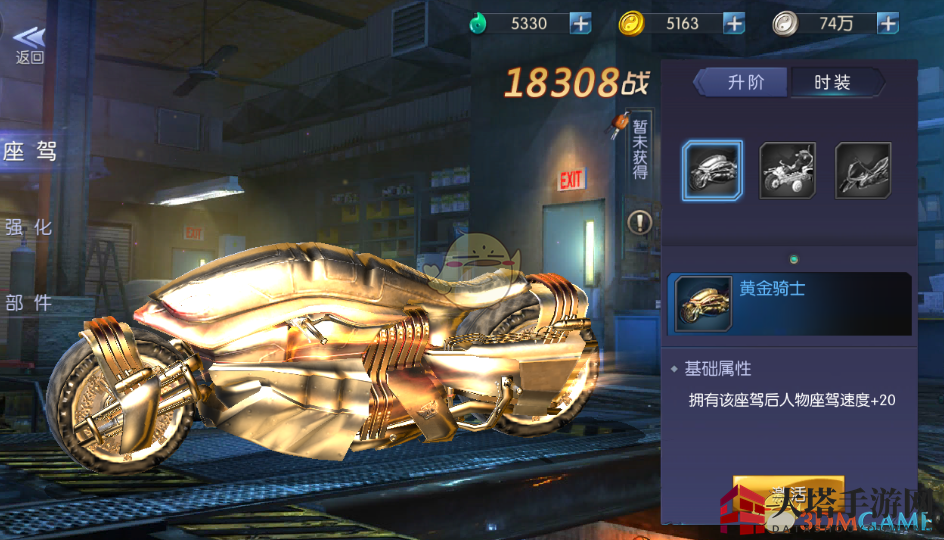Select the 黄金骑士 vehicle entry

click(790, 303)
